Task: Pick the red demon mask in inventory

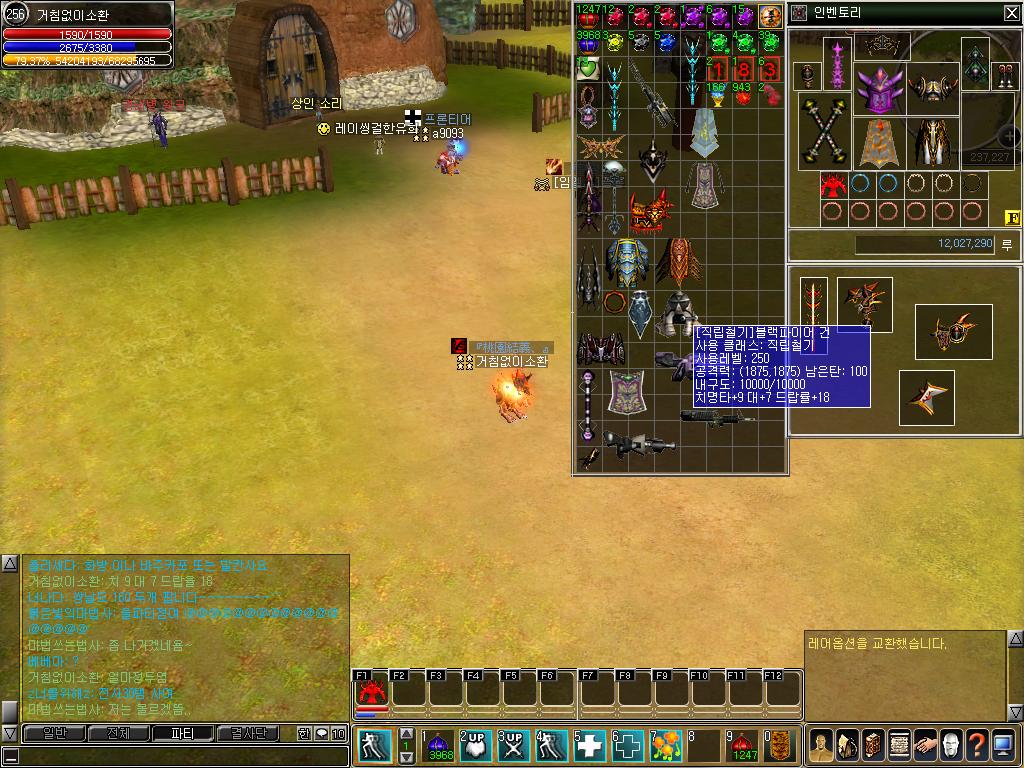Action: click(x=649, y=213)
